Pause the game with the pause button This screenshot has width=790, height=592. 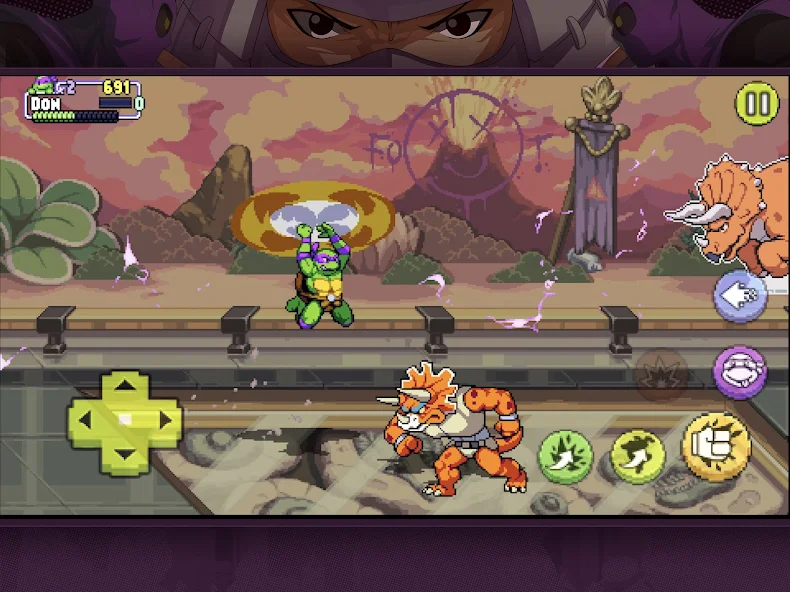(x=757, y=103)
